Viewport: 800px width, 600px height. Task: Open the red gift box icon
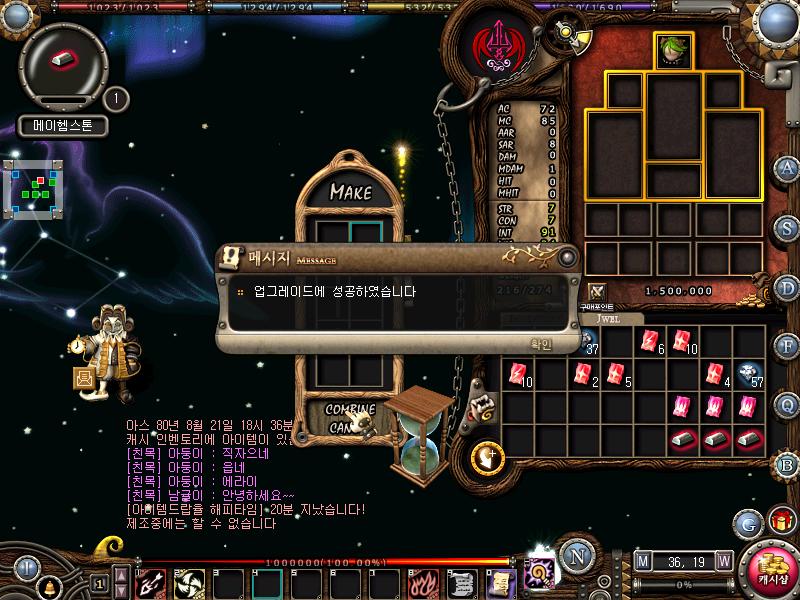coord(781,521)
